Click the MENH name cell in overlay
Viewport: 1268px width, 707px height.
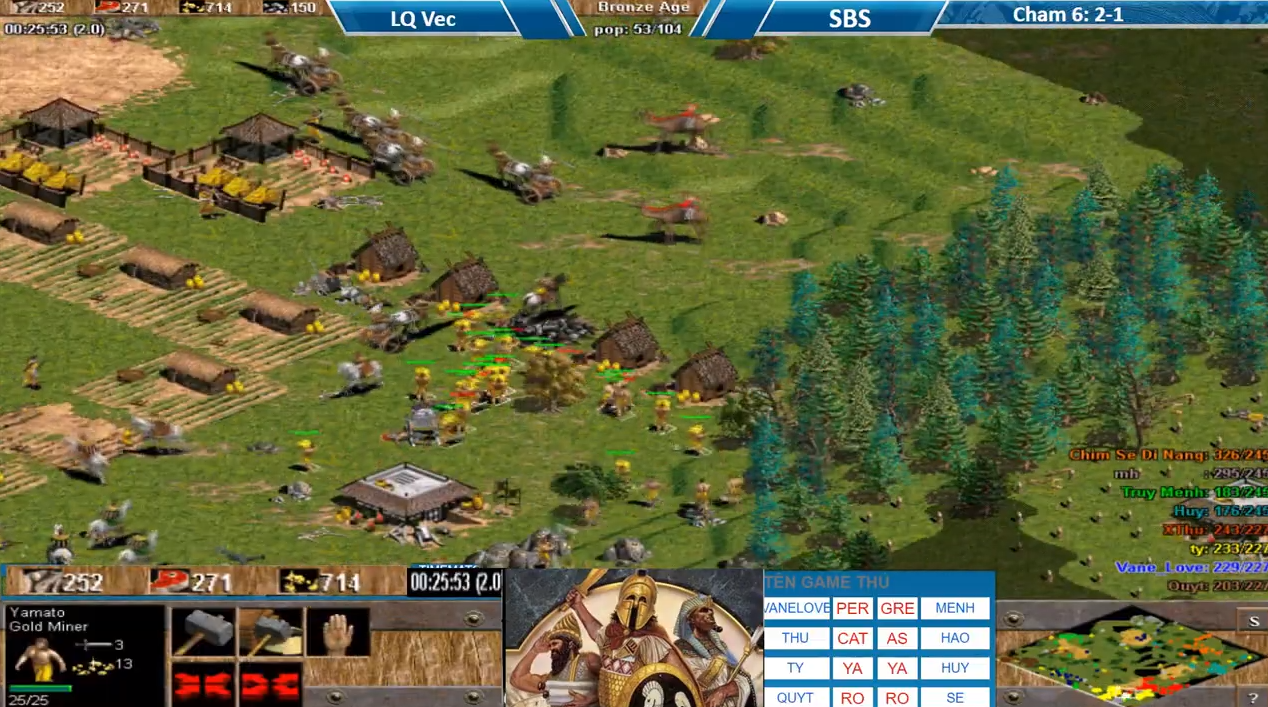tap(954, 608)
